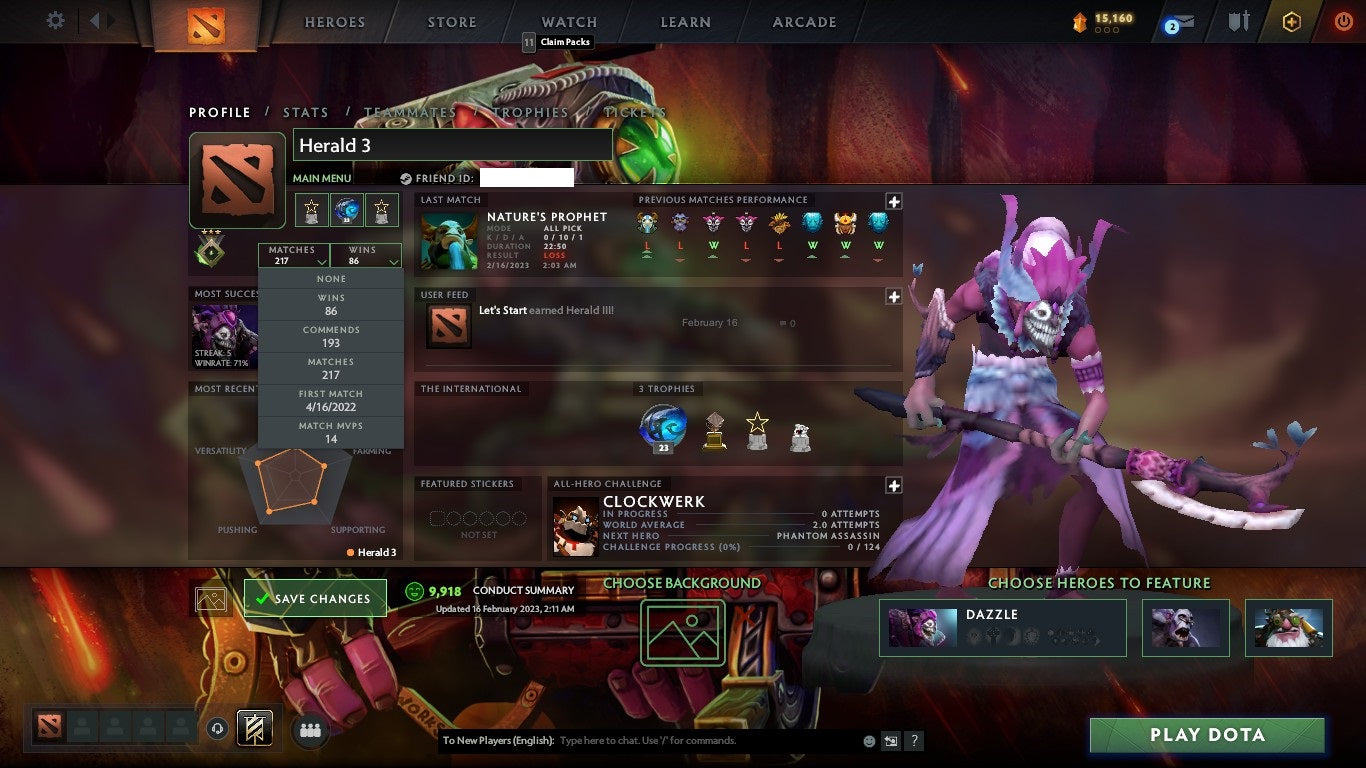The height and width of the screenshot is (768, 1366).
Task: Switch to the STATS profile tab
Action: tap(305, 113)
